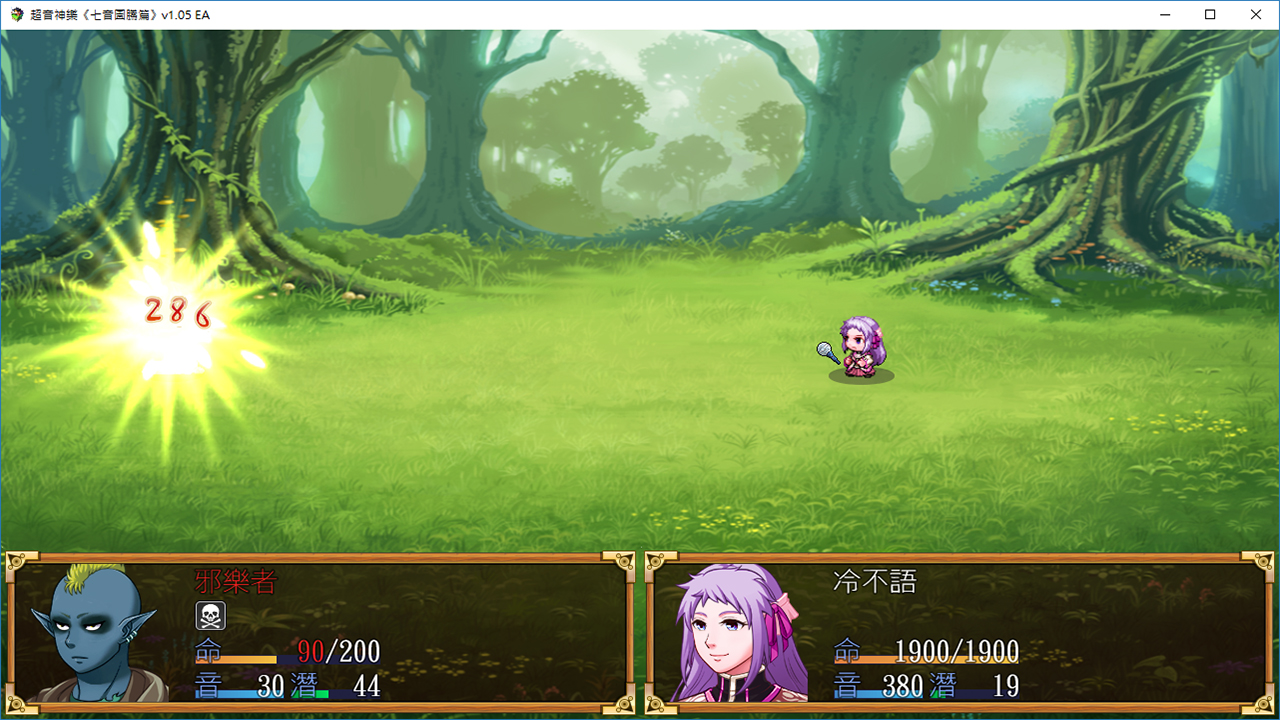Click 冷不語's battle sprite on the field
The image size is (1280, 720).
click(x=862, y=348)
